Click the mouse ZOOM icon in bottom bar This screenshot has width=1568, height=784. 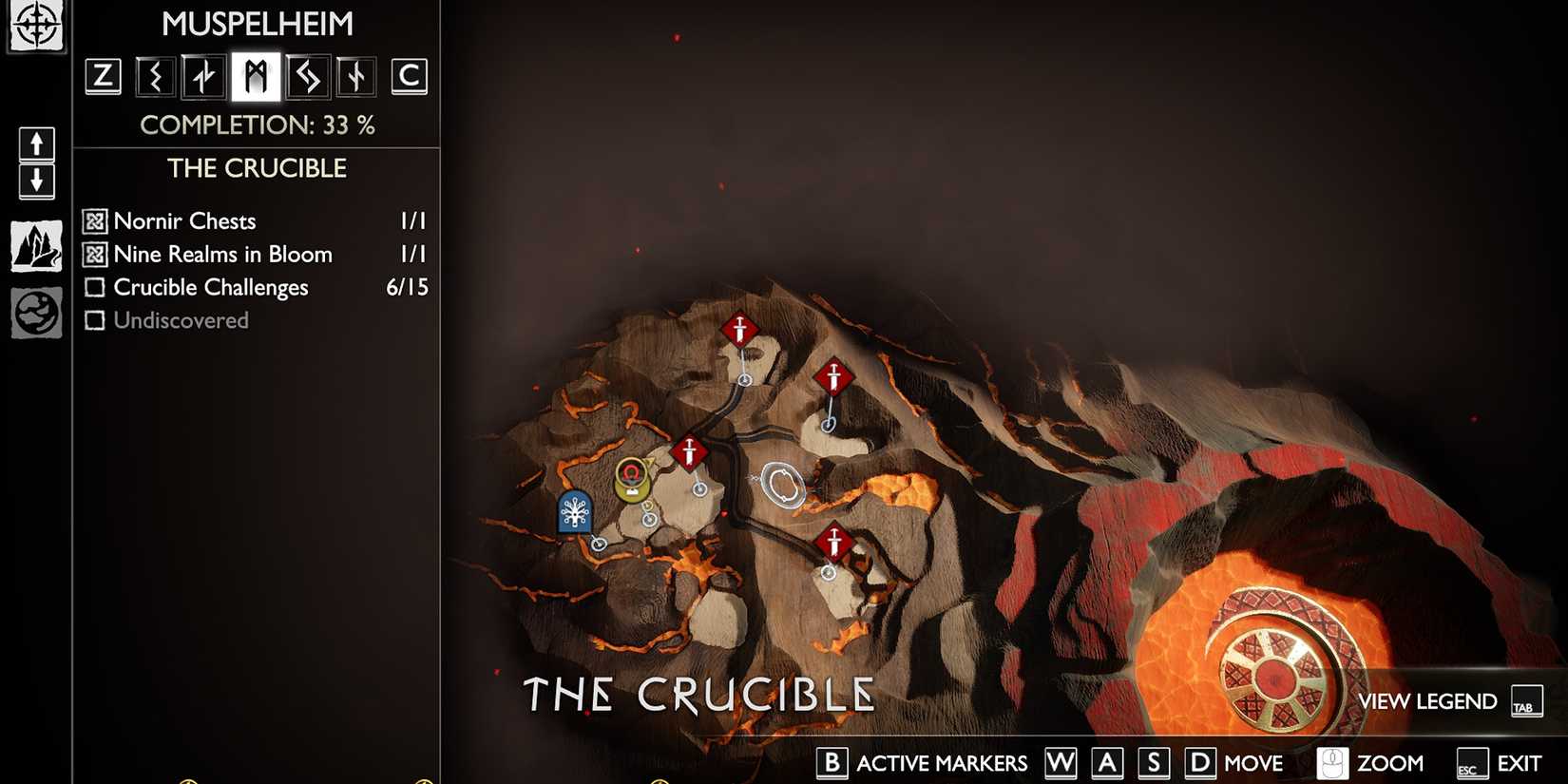1334,762
